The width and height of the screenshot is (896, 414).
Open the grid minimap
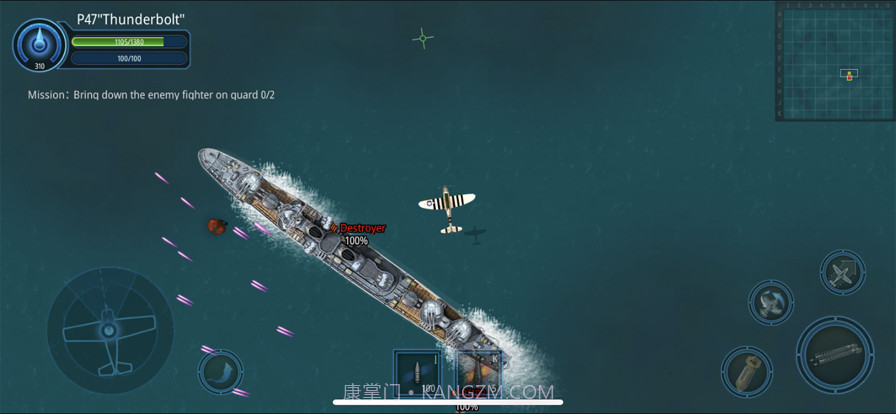[834, 61]
